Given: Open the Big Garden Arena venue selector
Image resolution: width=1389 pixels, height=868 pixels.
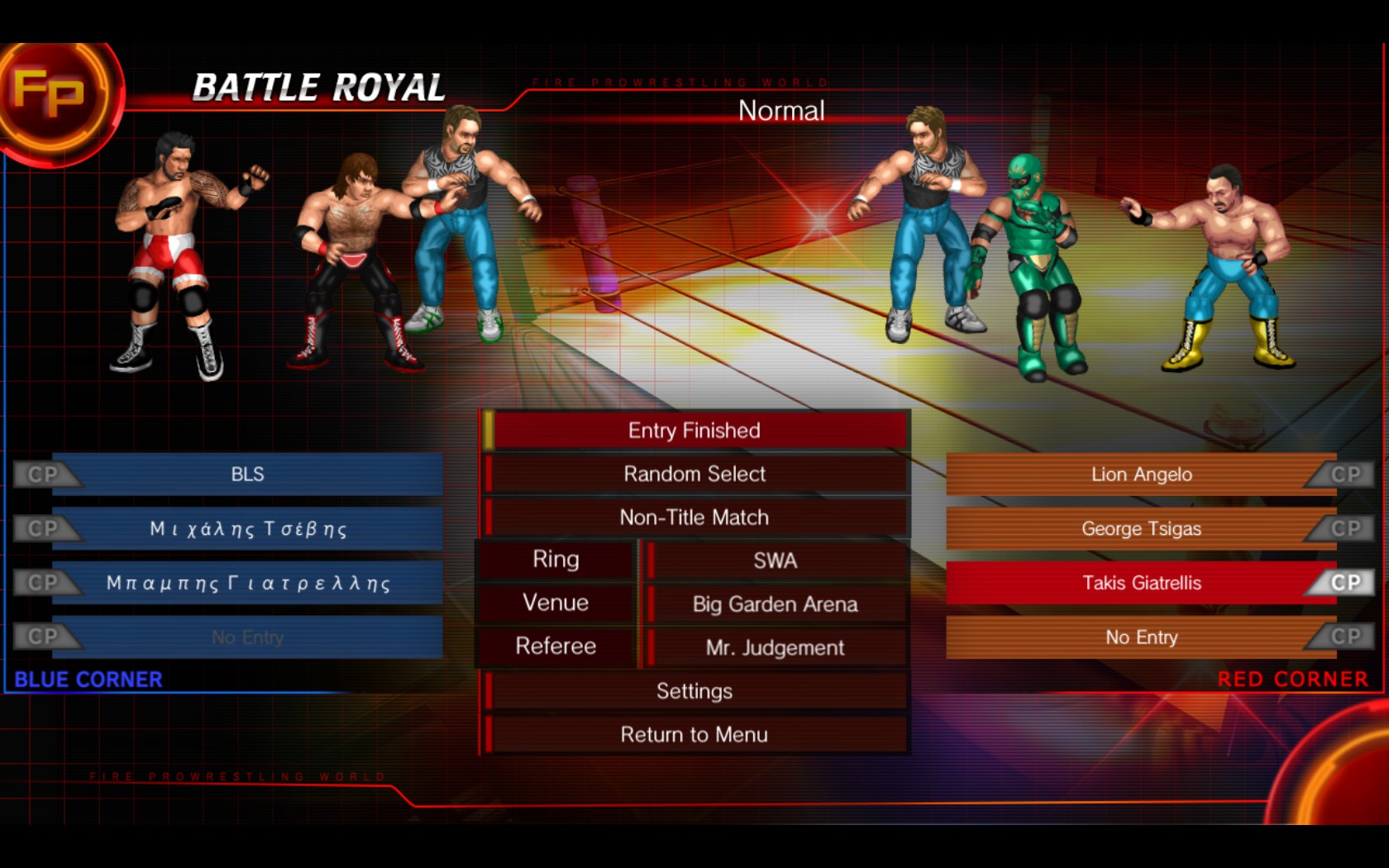Looking at the screenshot, I should pyautogui.click(x=774, y=603).
